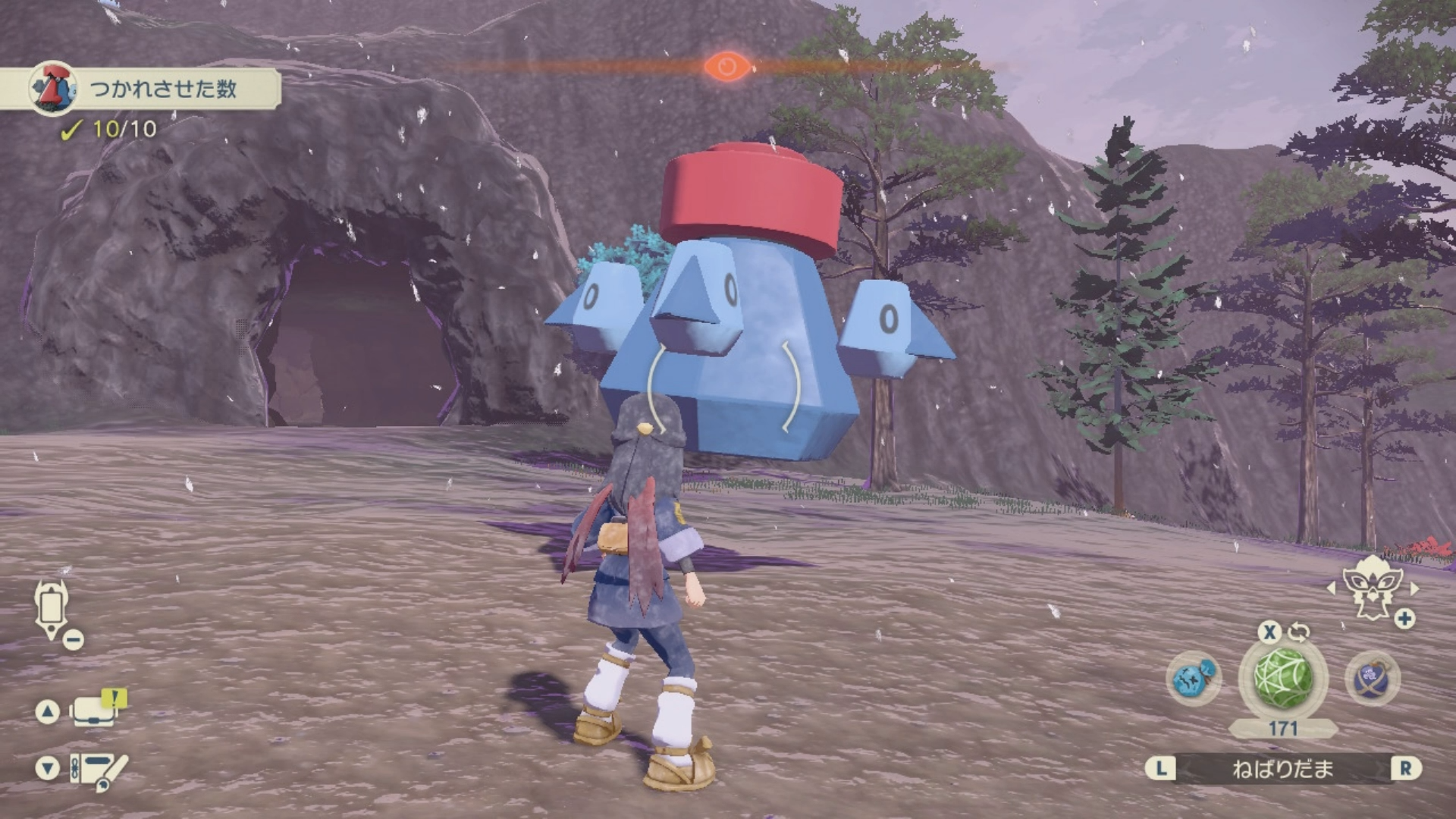Screen dimensions: 1456x819
Task: Click the red eye alert indicator
Action: click(726, 67)
